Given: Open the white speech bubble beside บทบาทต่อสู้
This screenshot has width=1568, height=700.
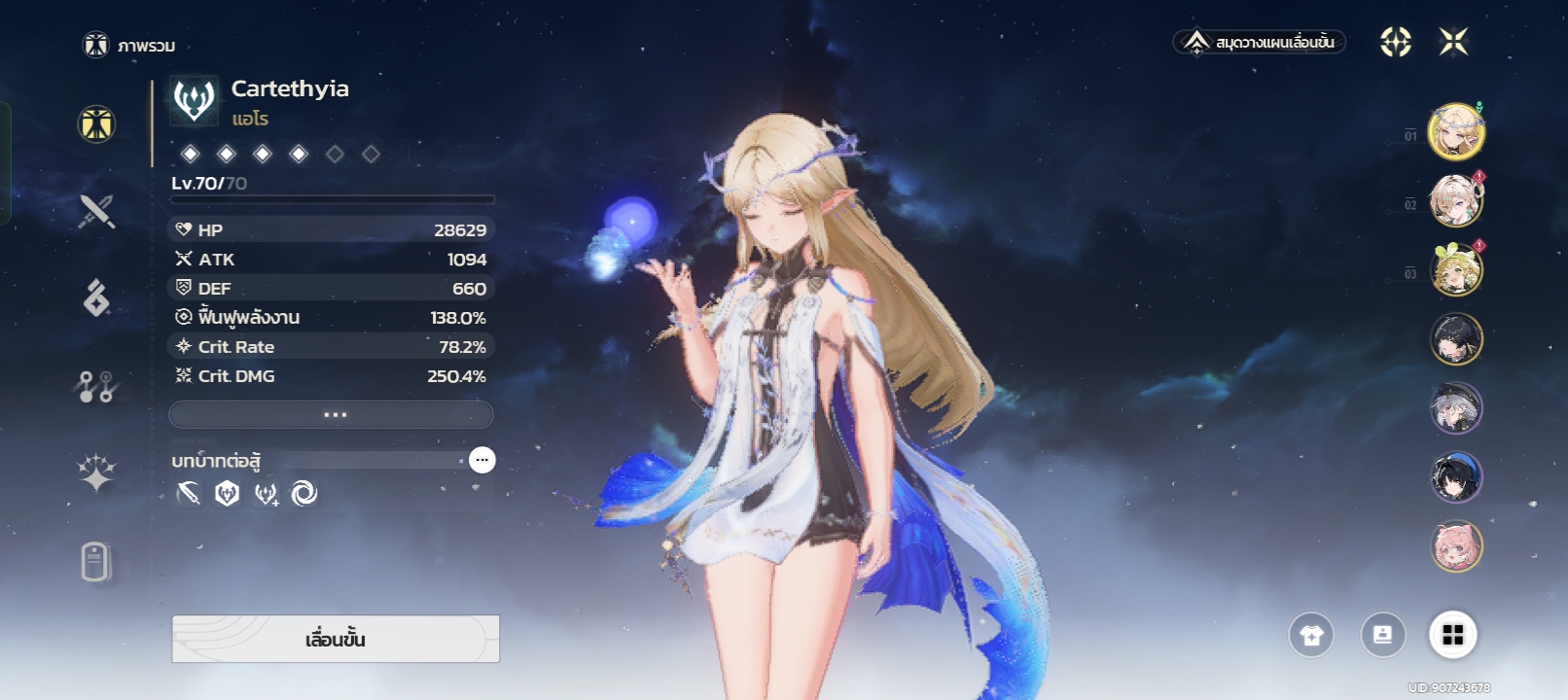Looking at the screenshot, I should [x=481, y=460].
